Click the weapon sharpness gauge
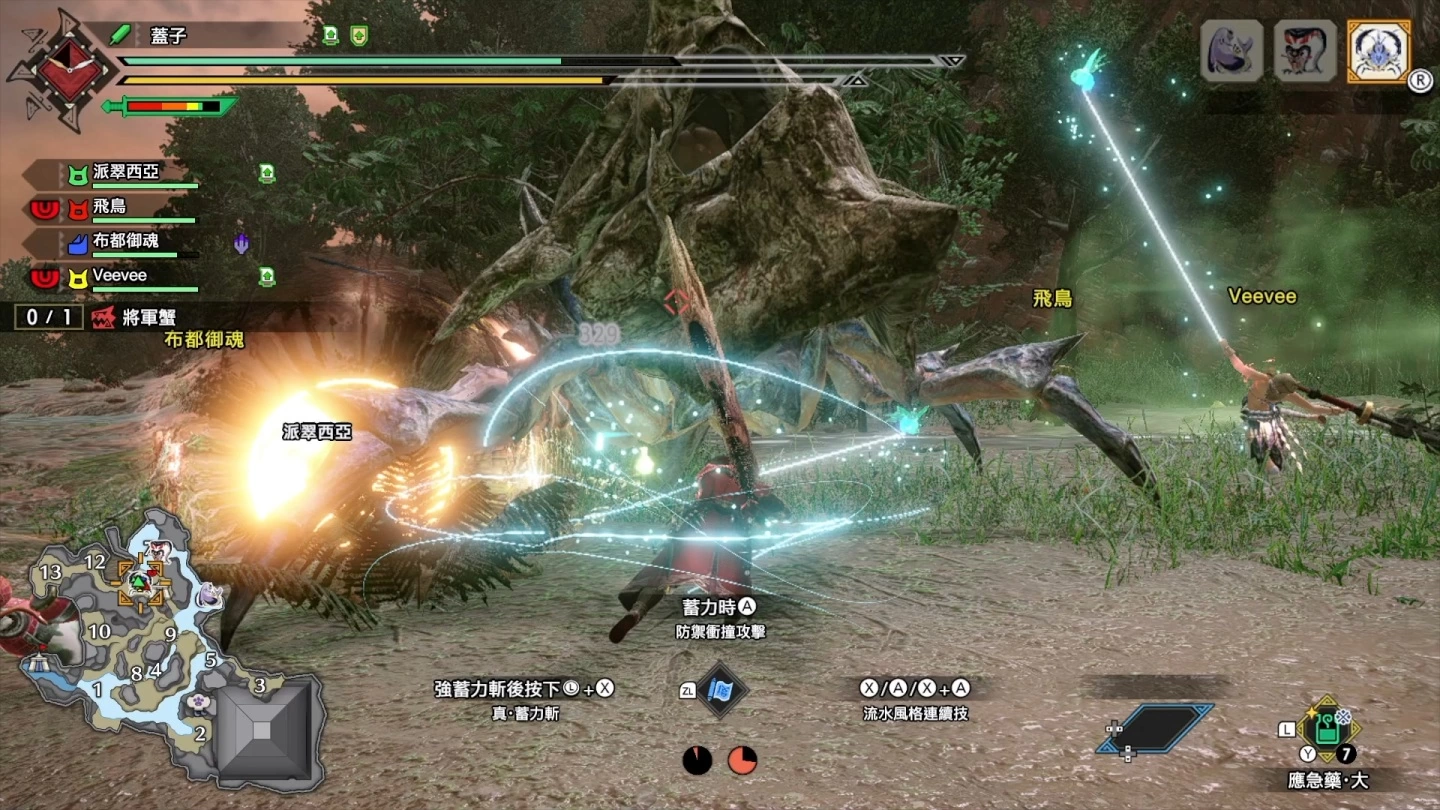This screenshot has height=810, width=1440. pyautogui.click(x=172, y=106)
